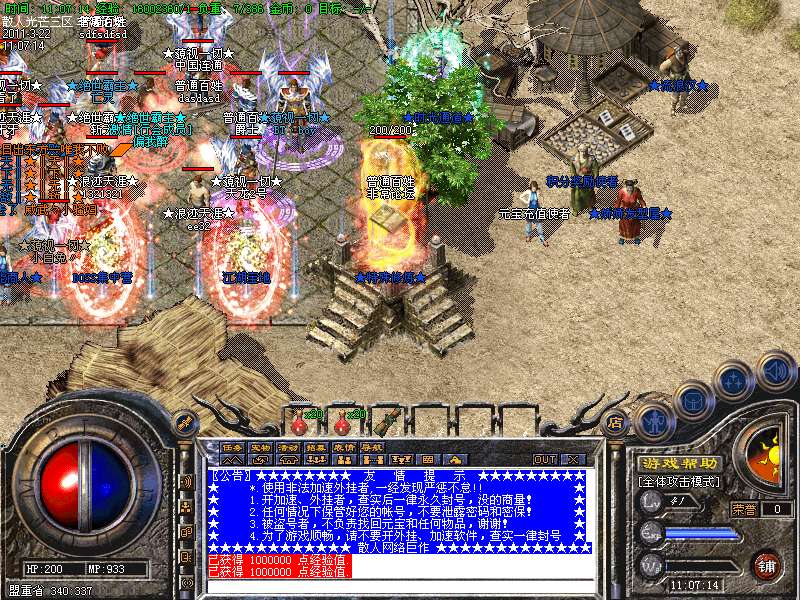Viewport: 800px width, 600px height.
Task: Click the OUT button on chat panel
Action: pos(544,459)
